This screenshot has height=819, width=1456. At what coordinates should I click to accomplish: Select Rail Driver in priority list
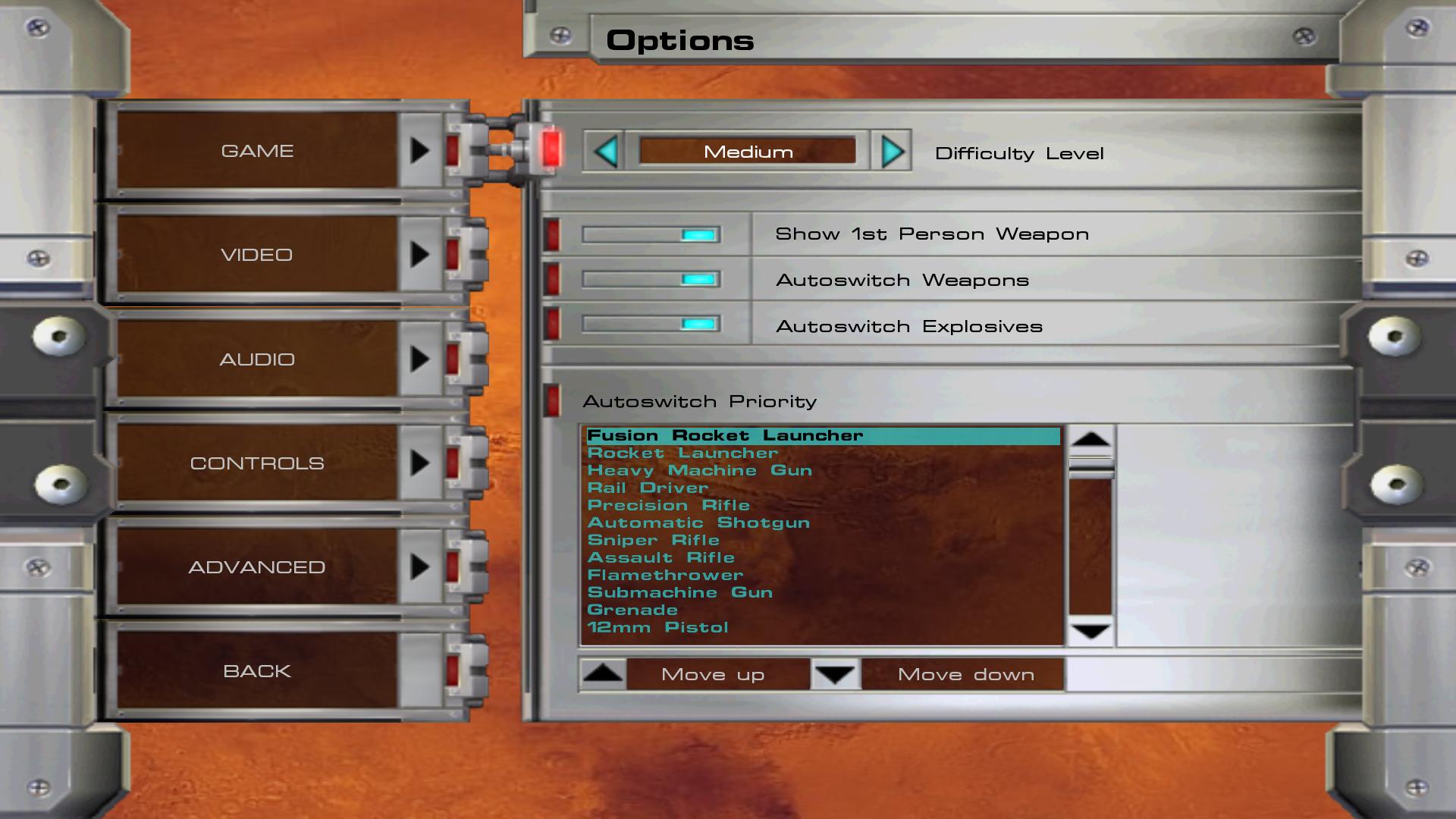[648, 488]
